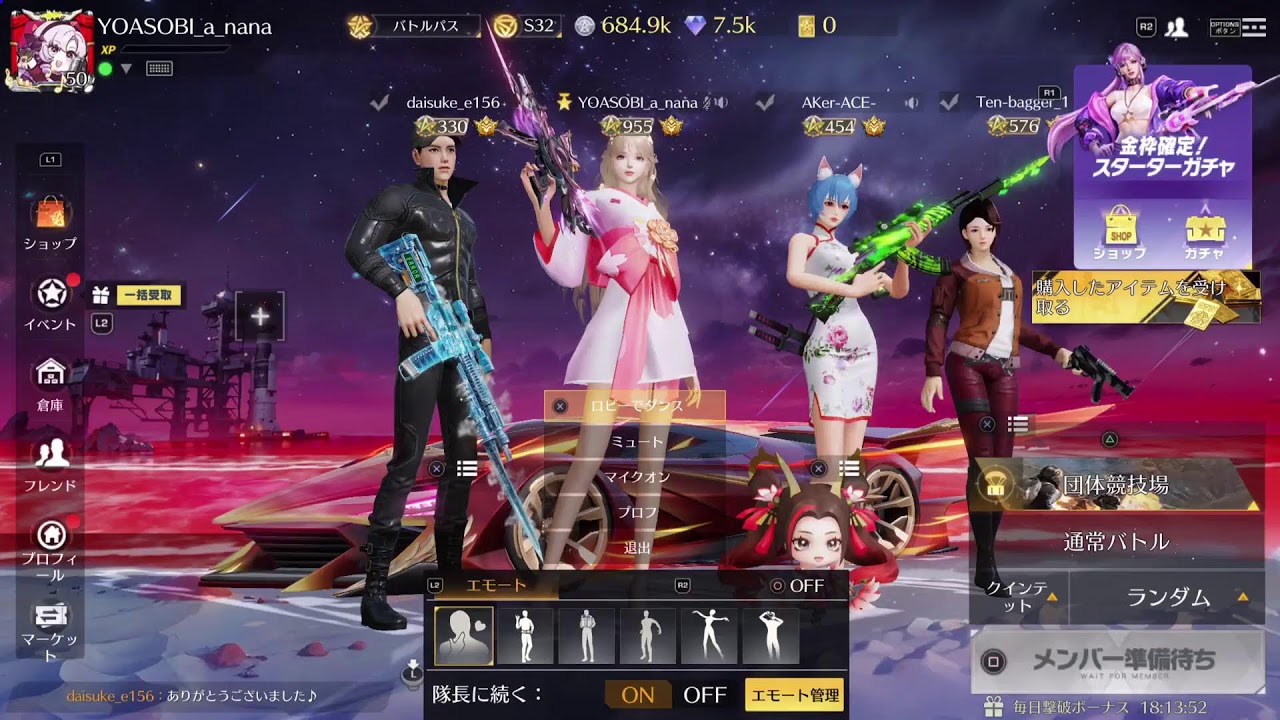Turn 隊長に続く ON
Screen dimensions: 1280x720
638,695
